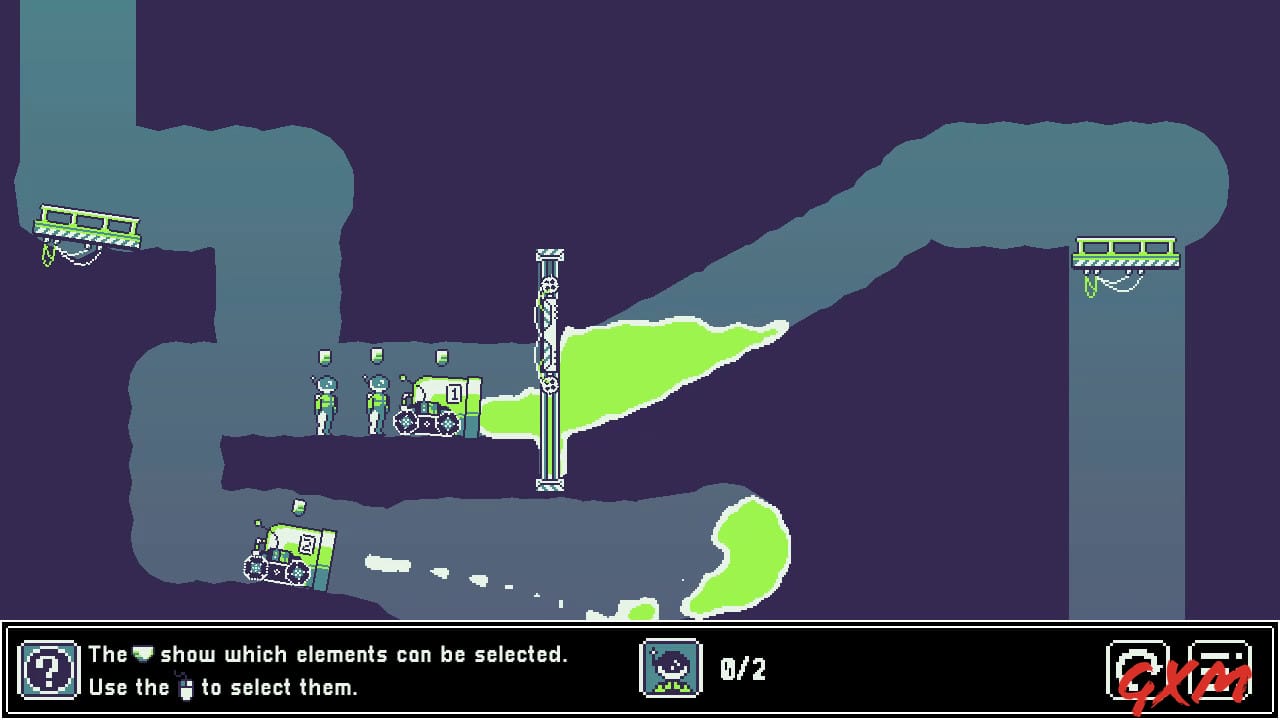Select the crane on the upper right ledge
The image size is (1280, 720).
tap(1125, 252)
